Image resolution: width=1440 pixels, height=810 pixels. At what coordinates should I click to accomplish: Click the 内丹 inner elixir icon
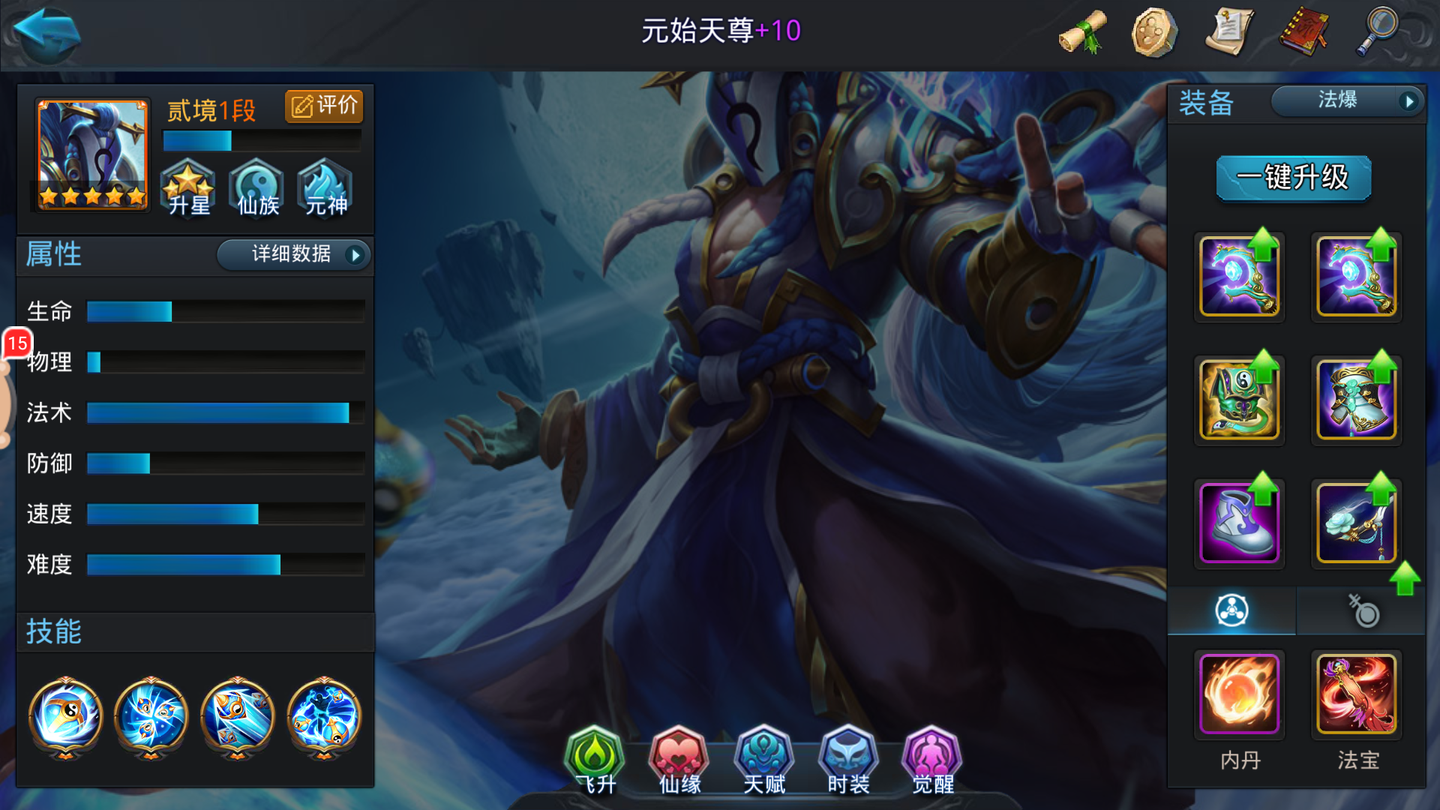[x=1239, y=694]
